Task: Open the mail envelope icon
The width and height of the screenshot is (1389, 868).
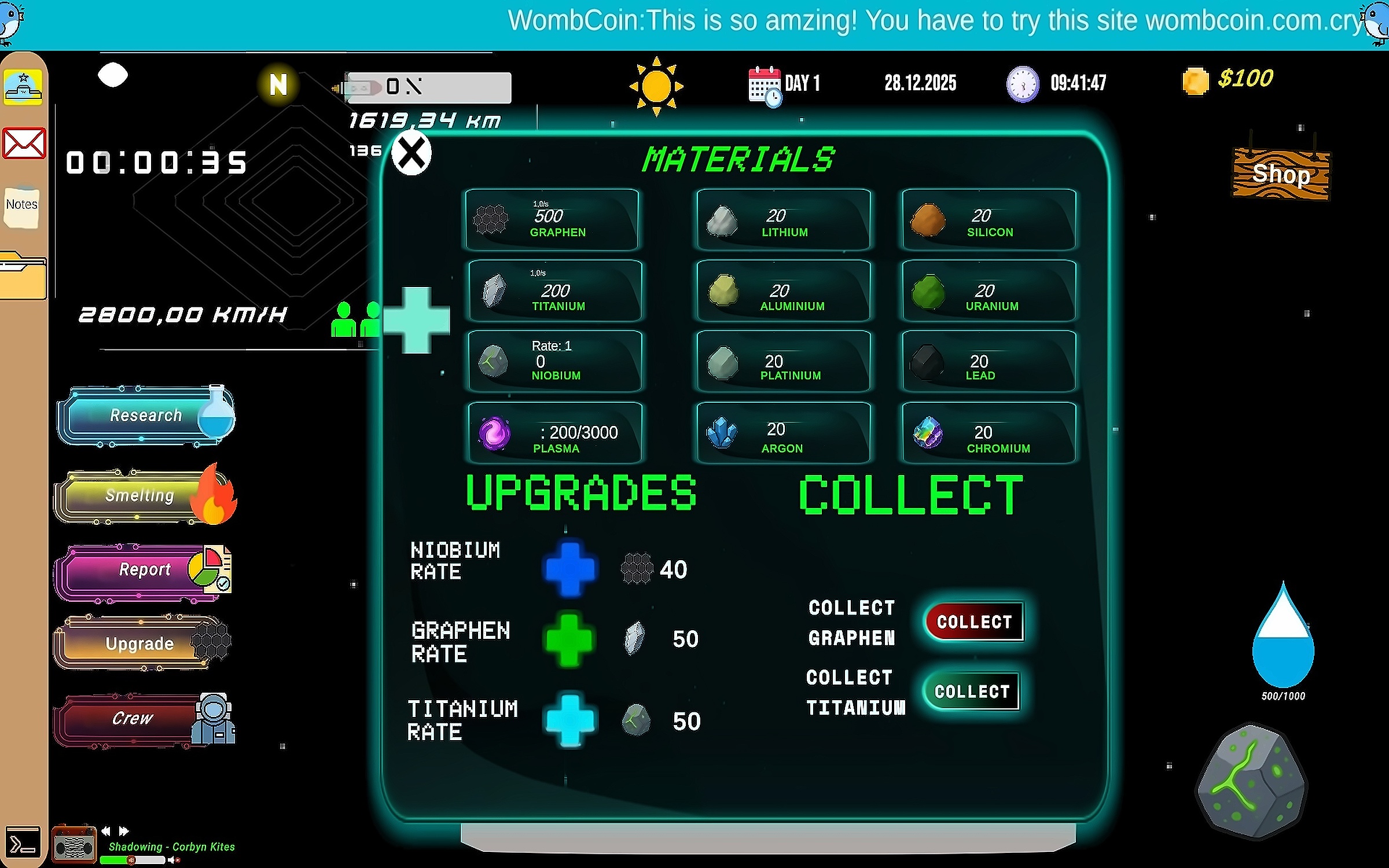Action: click(24, 144)
